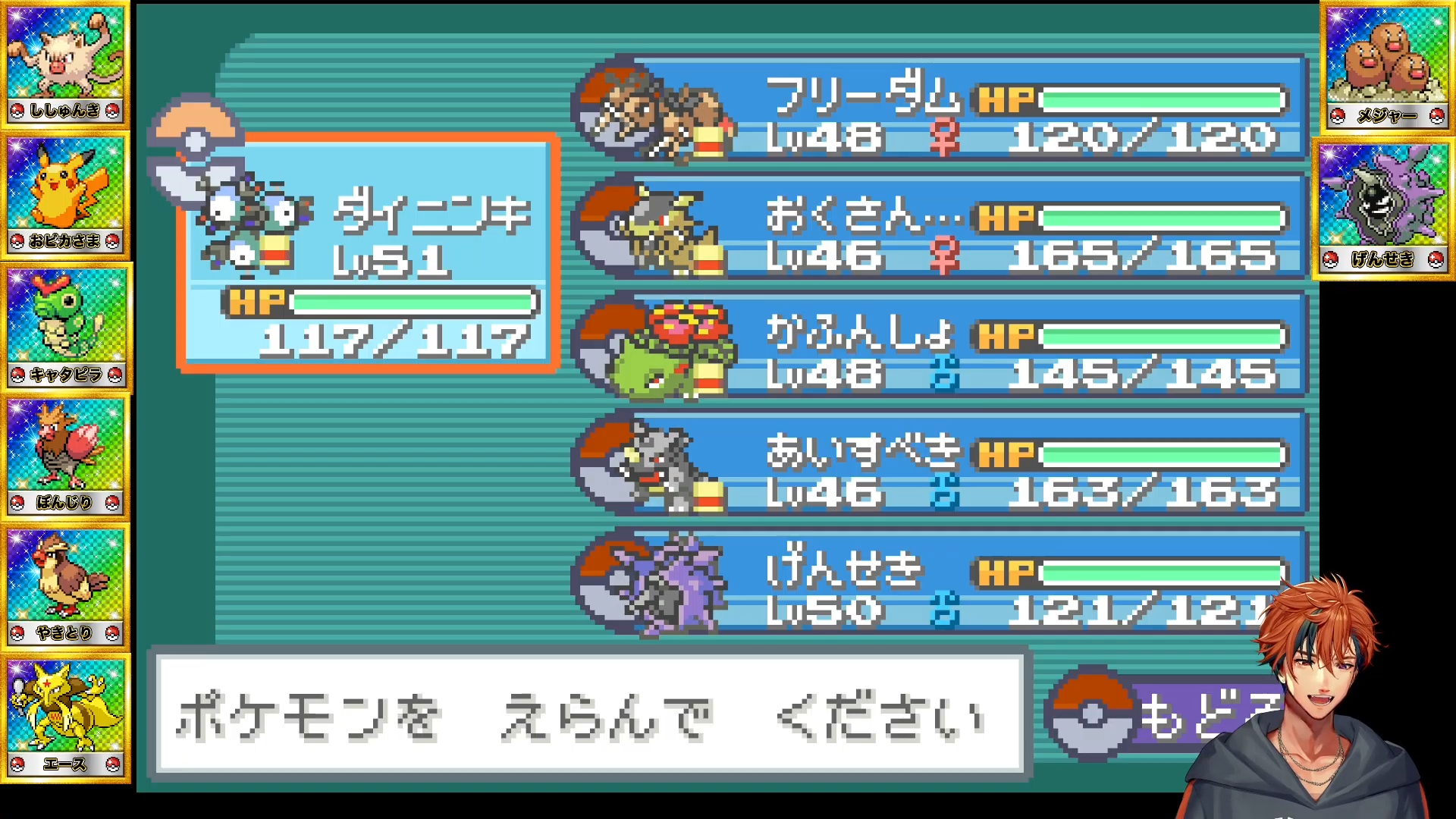The width and height of the screenshot is (1456, 819).
Task: Click the Dugtrio メジャー overlay card
Action: pos(1385,67)
